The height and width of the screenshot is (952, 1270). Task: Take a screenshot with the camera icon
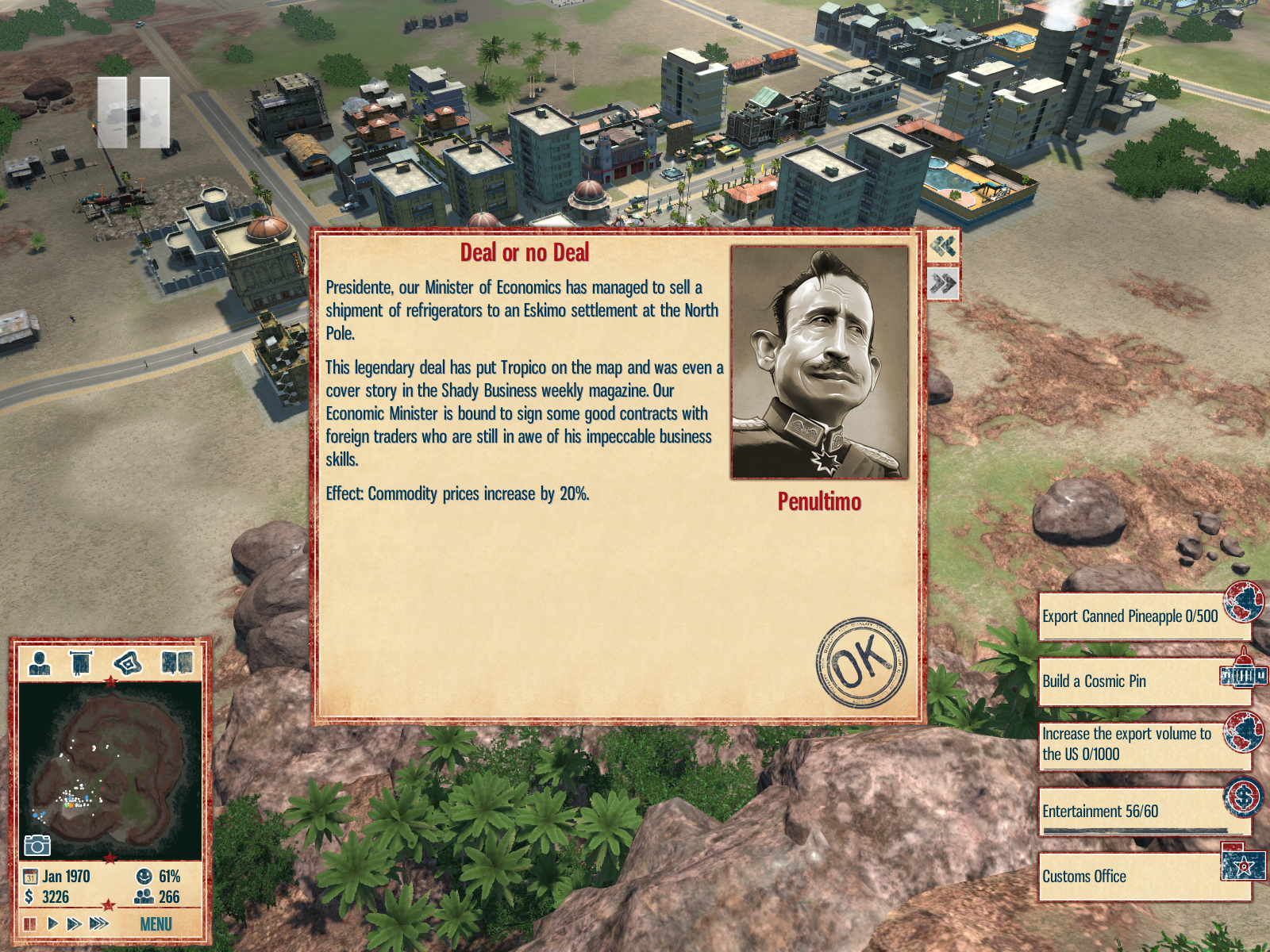point(37,845)
